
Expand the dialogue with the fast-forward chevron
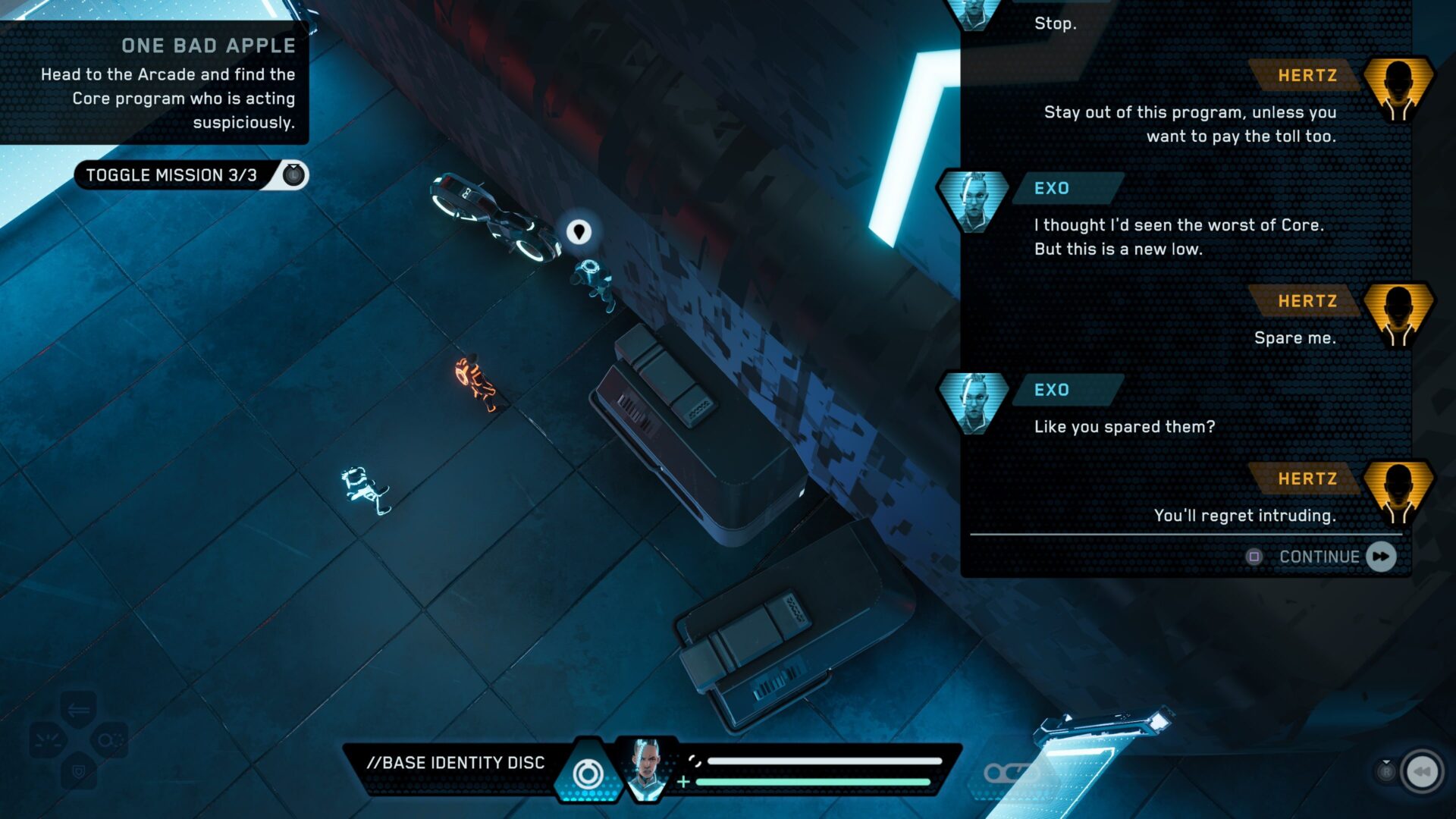(1382, 556)
